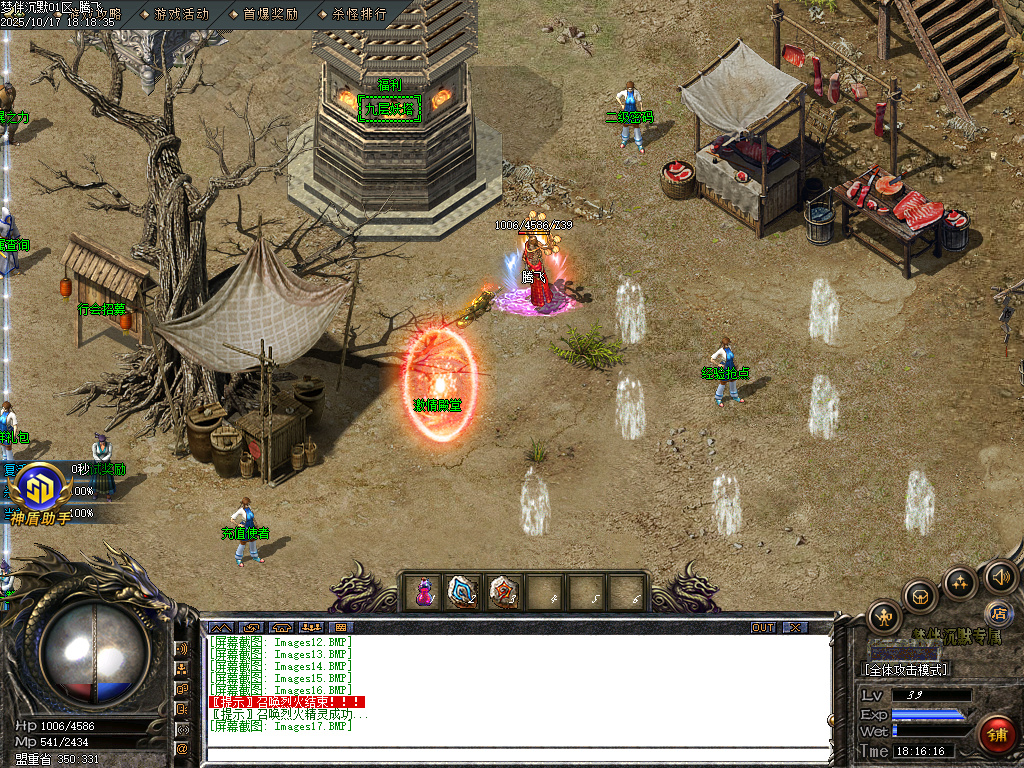Click the mountain icon chat tab

[220, 627]
